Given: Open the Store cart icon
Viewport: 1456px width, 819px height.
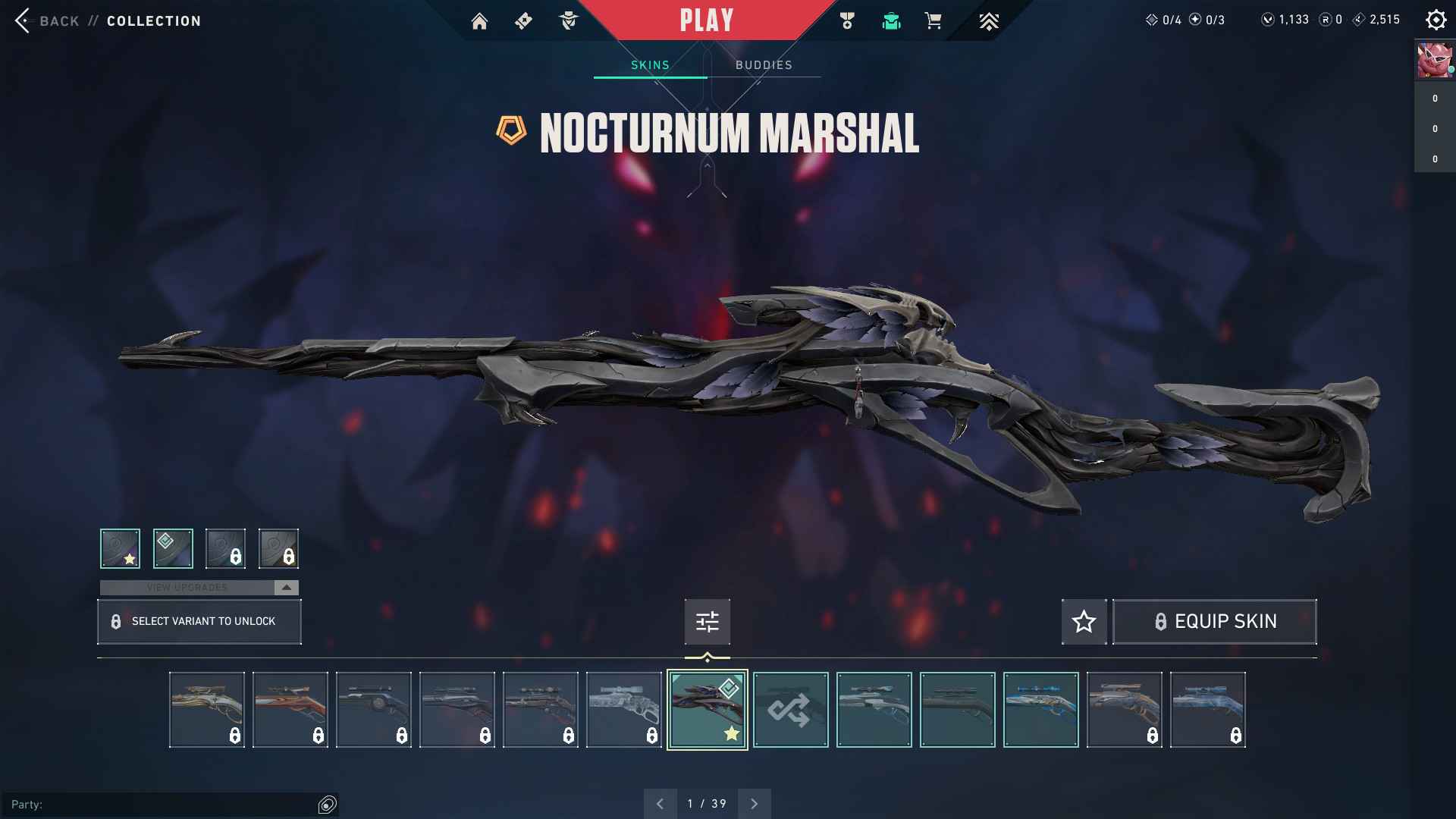Looking at the screenshot, I should [x=933, y=21].
